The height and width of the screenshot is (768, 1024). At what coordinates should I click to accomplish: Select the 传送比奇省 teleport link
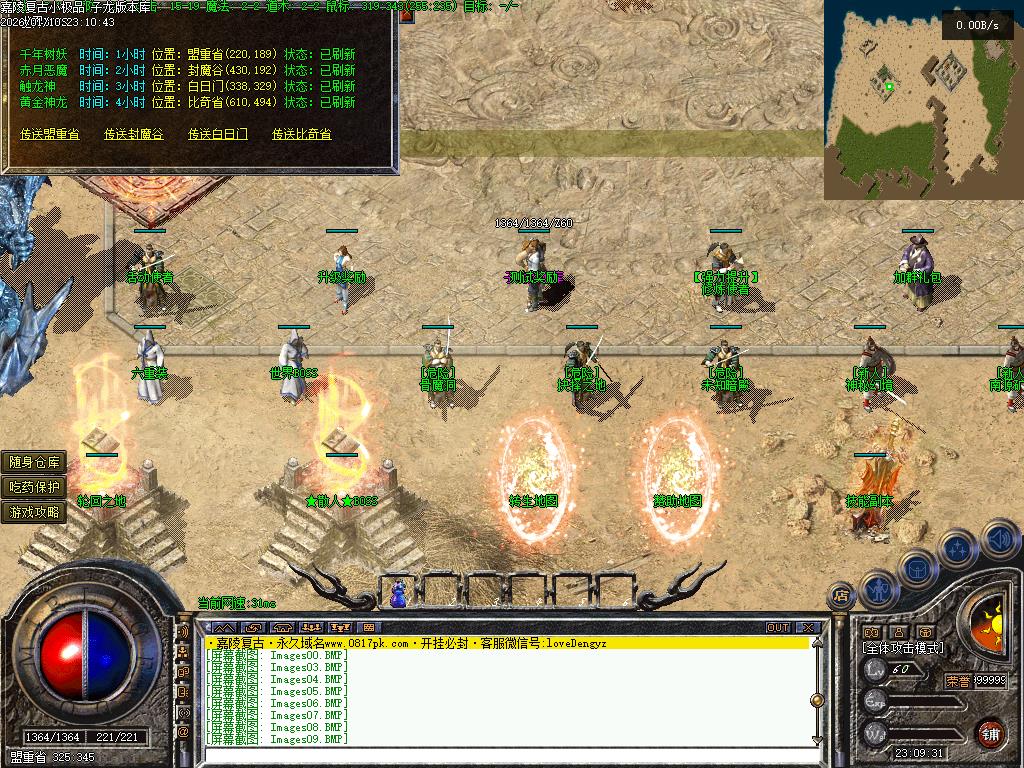pos(302,134)
